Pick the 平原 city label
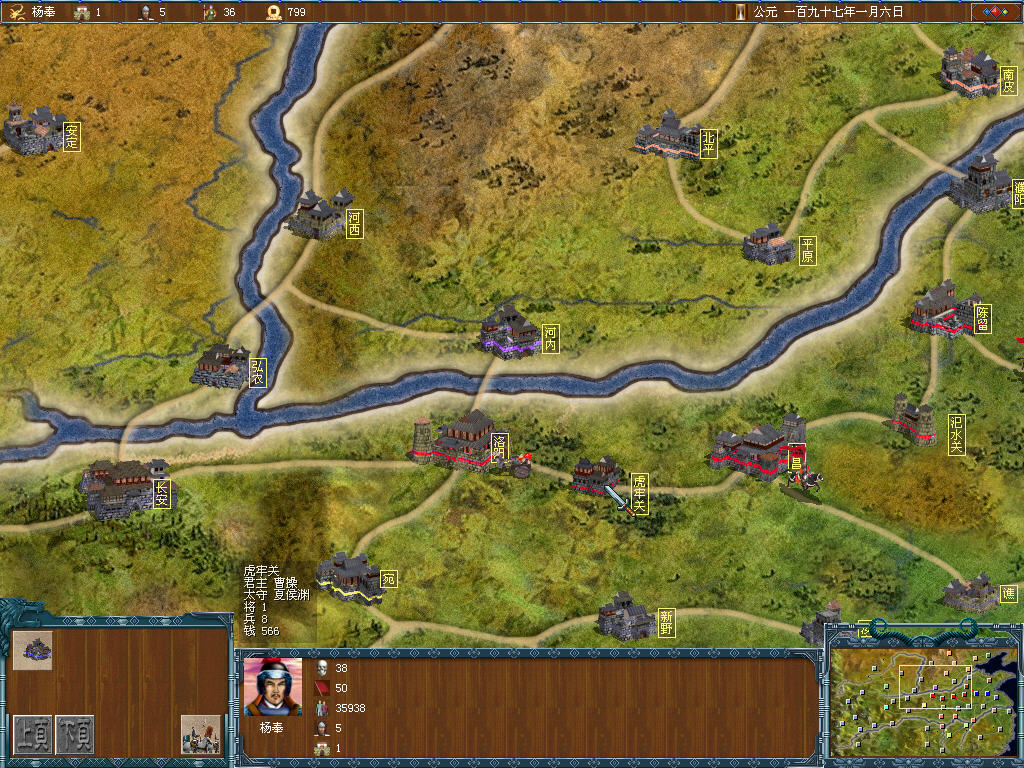This screenshot has width=1024, height=768. [x=807, y=251]
